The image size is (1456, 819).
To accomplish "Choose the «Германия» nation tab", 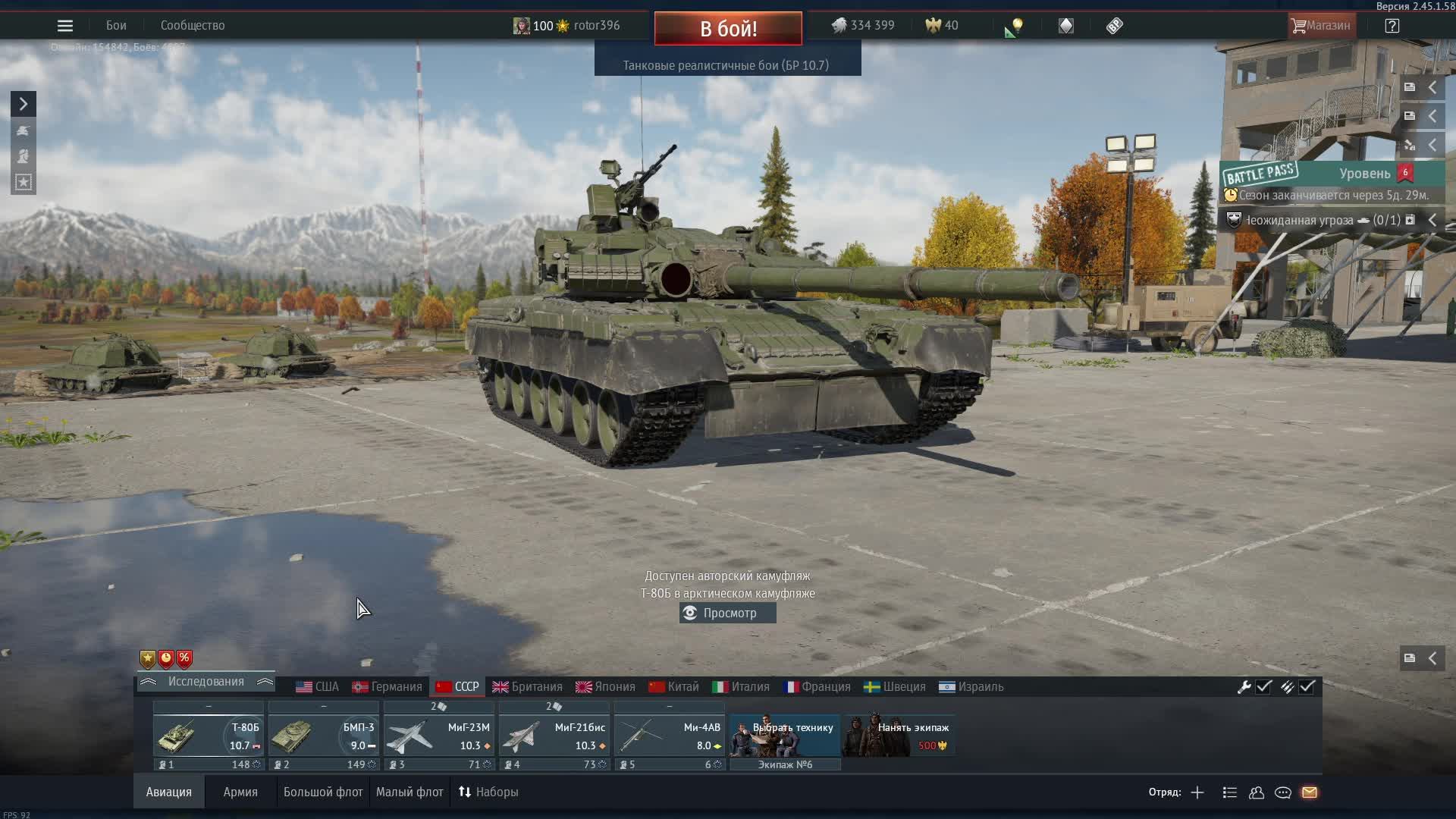I will [x=388, y=687].
